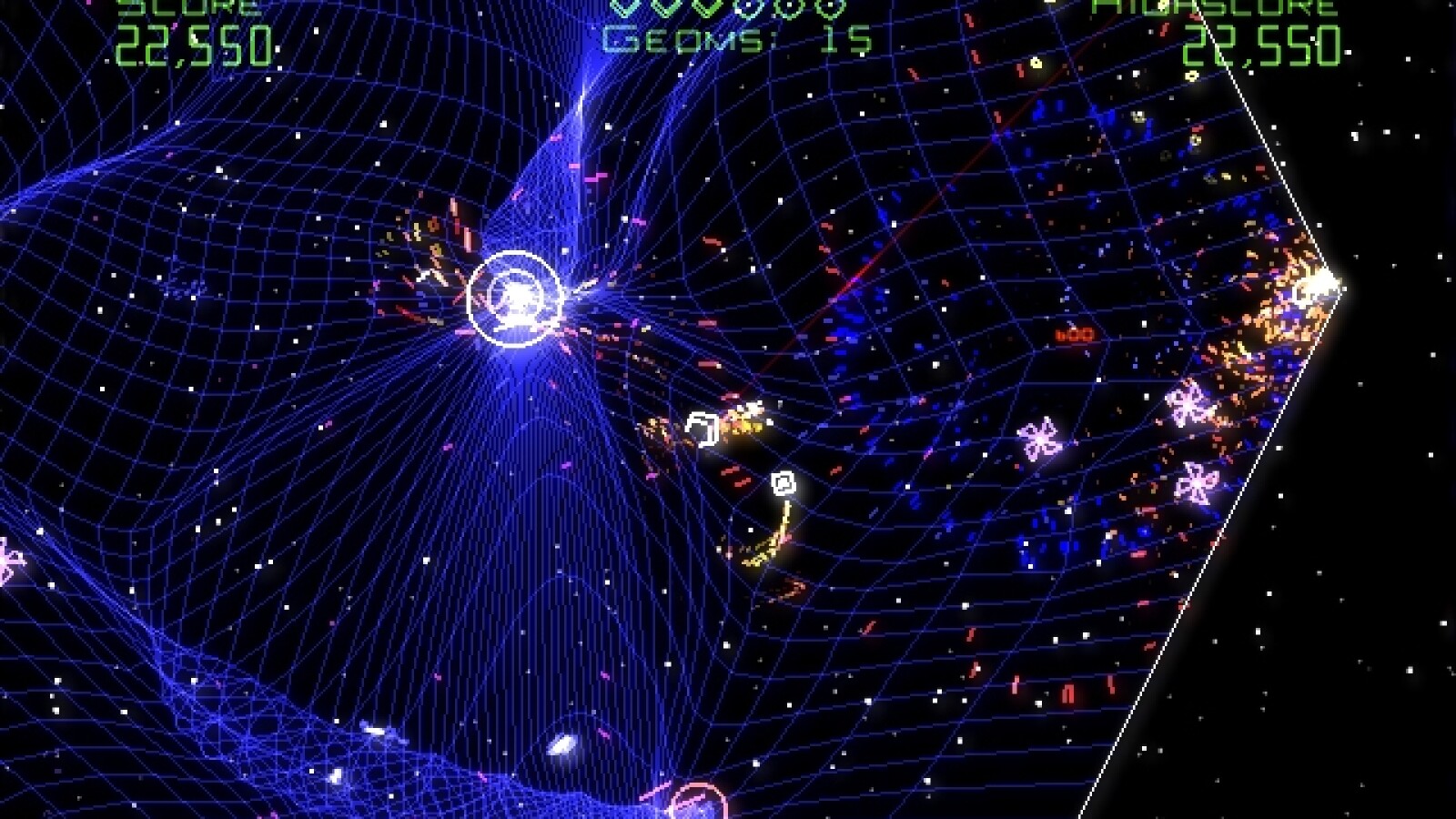
Task: Click the first empty bomb circle icon
Action: (748, 11)
